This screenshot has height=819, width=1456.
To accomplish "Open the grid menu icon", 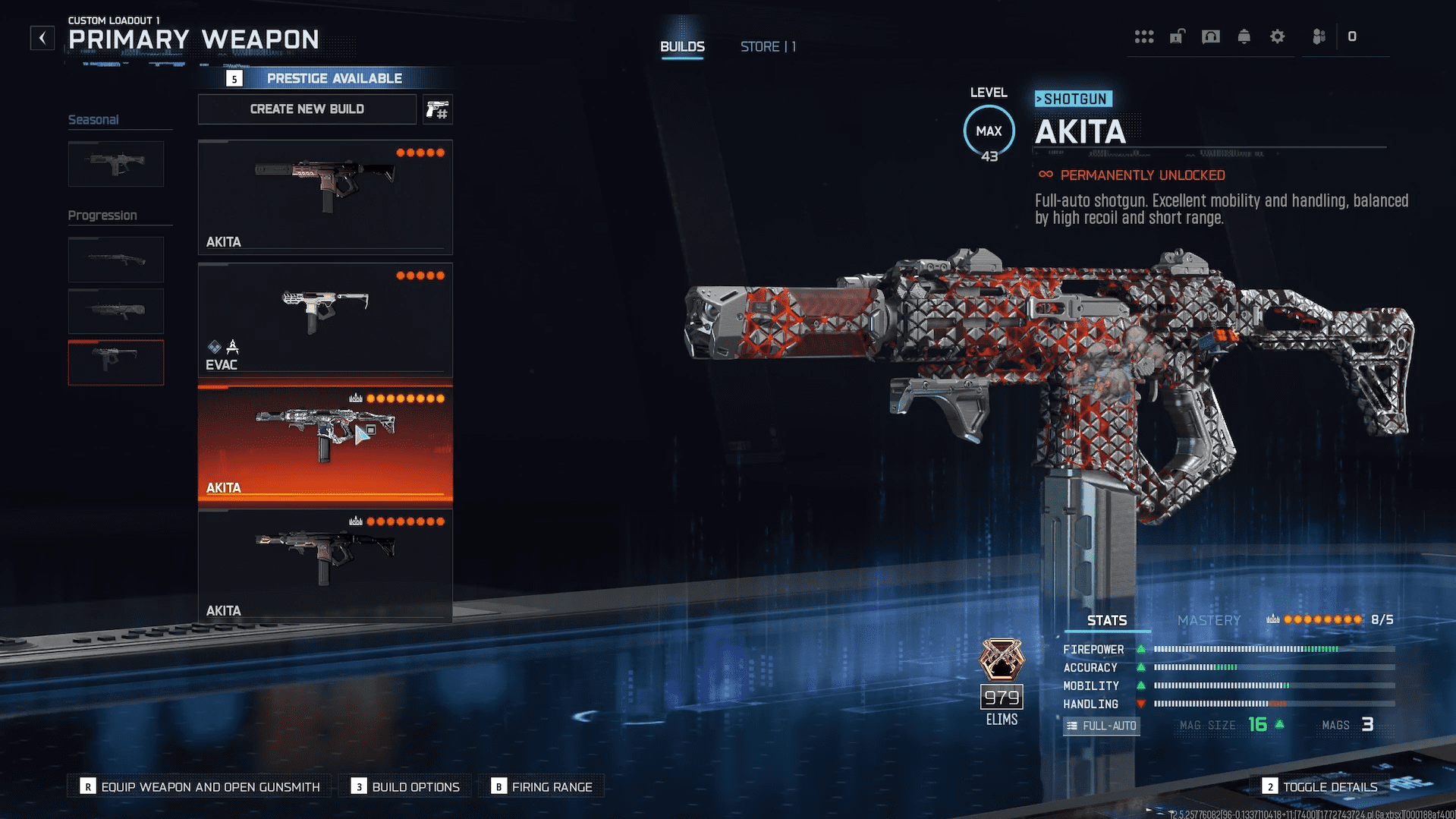I will (x=1143, y=36).
